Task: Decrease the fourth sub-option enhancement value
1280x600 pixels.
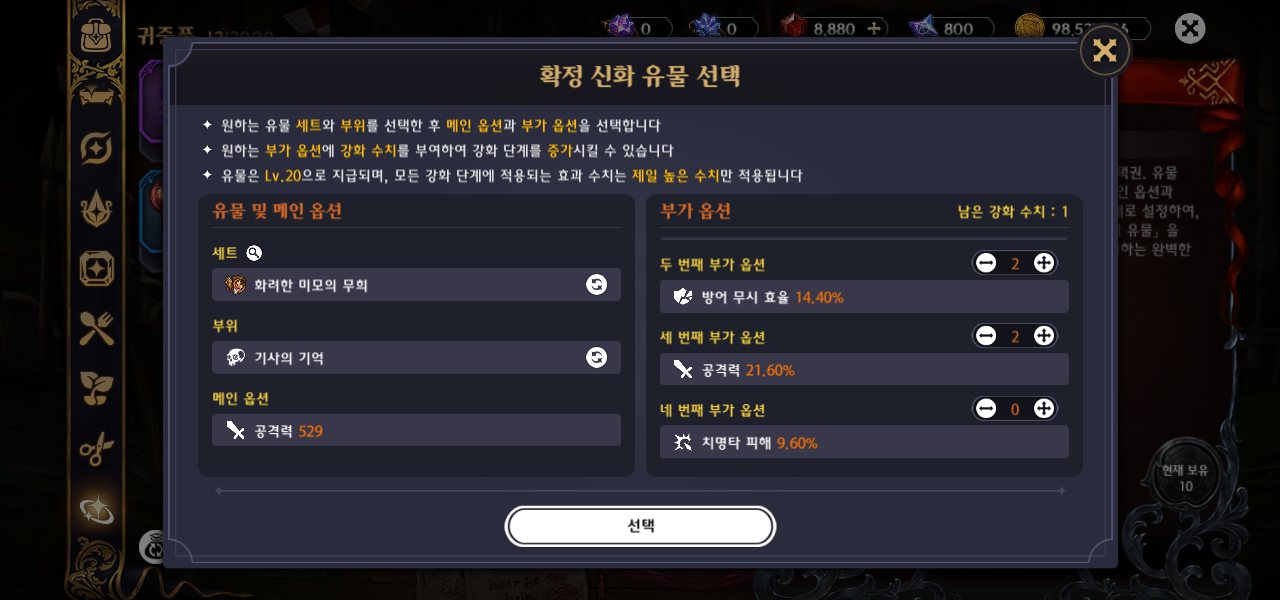Action: (987, 408)
